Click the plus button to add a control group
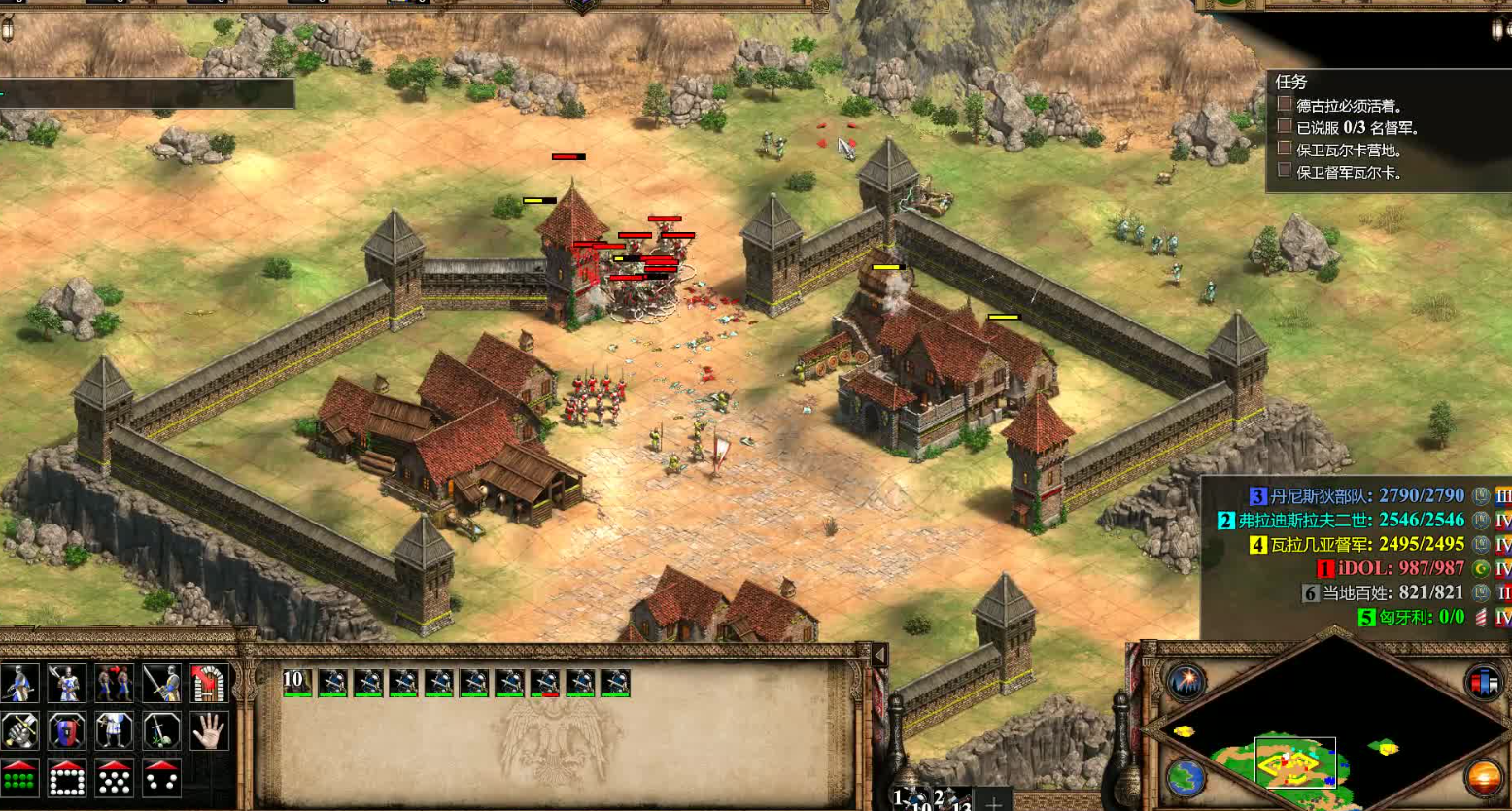 pyautogui.click(x=993, y=803)
